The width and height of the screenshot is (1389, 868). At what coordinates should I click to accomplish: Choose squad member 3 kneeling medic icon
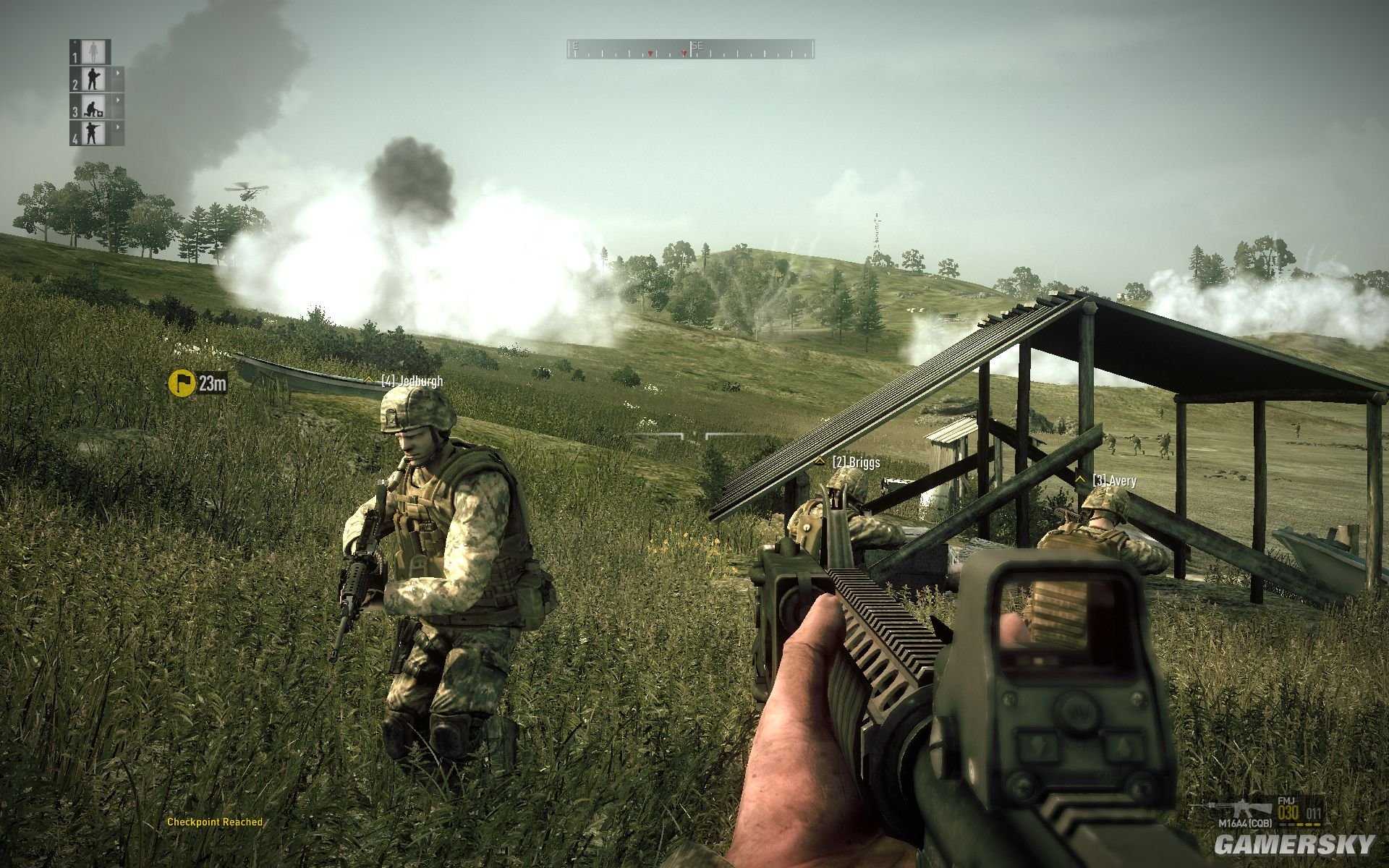(x=95, y=106)
